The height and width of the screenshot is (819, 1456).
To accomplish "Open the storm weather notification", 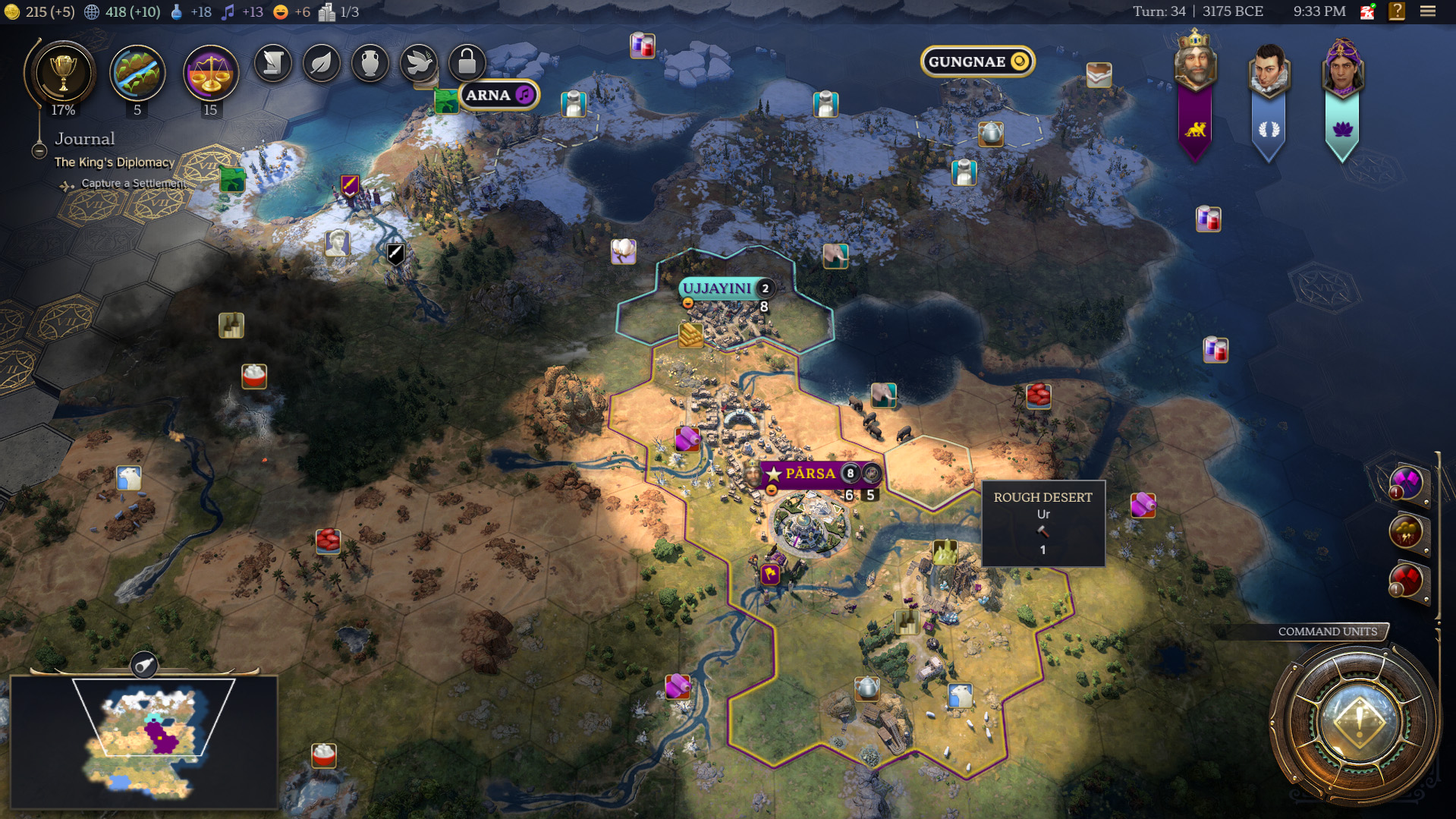I will pos(1406,532).
